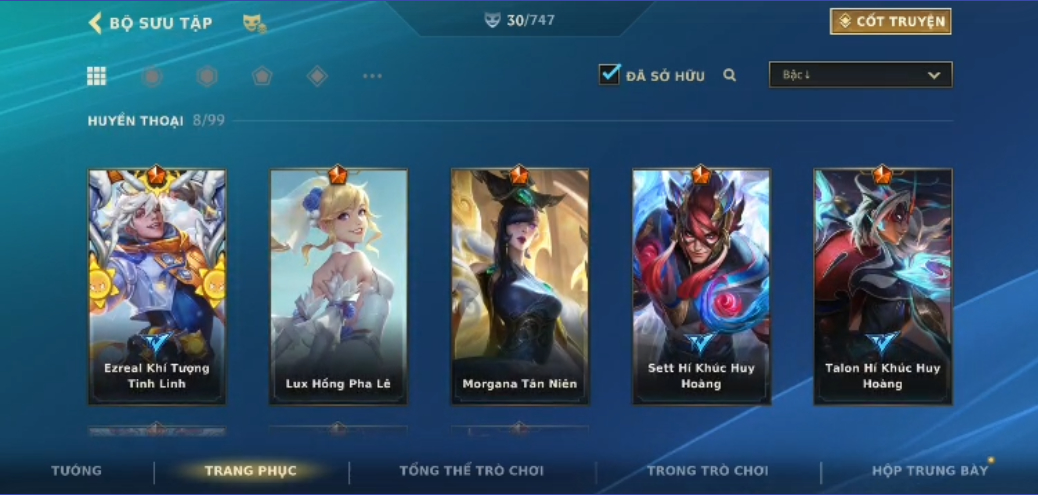Select the grid all-skins filter icon
This screenshot has height=495, width=1038.
click(97, 76)
